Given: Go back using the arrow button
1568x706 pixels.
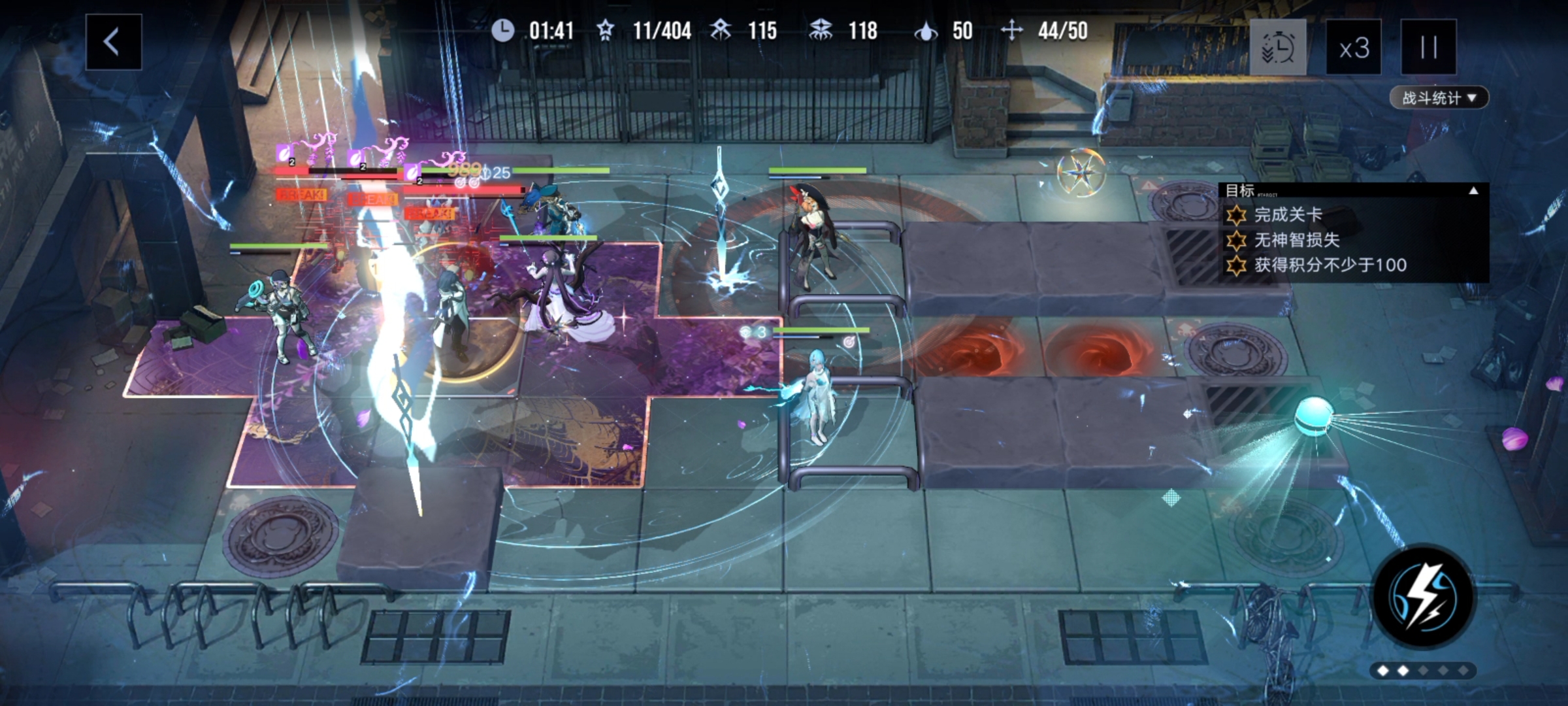Looking at the screenshot, I should (113, 42).
